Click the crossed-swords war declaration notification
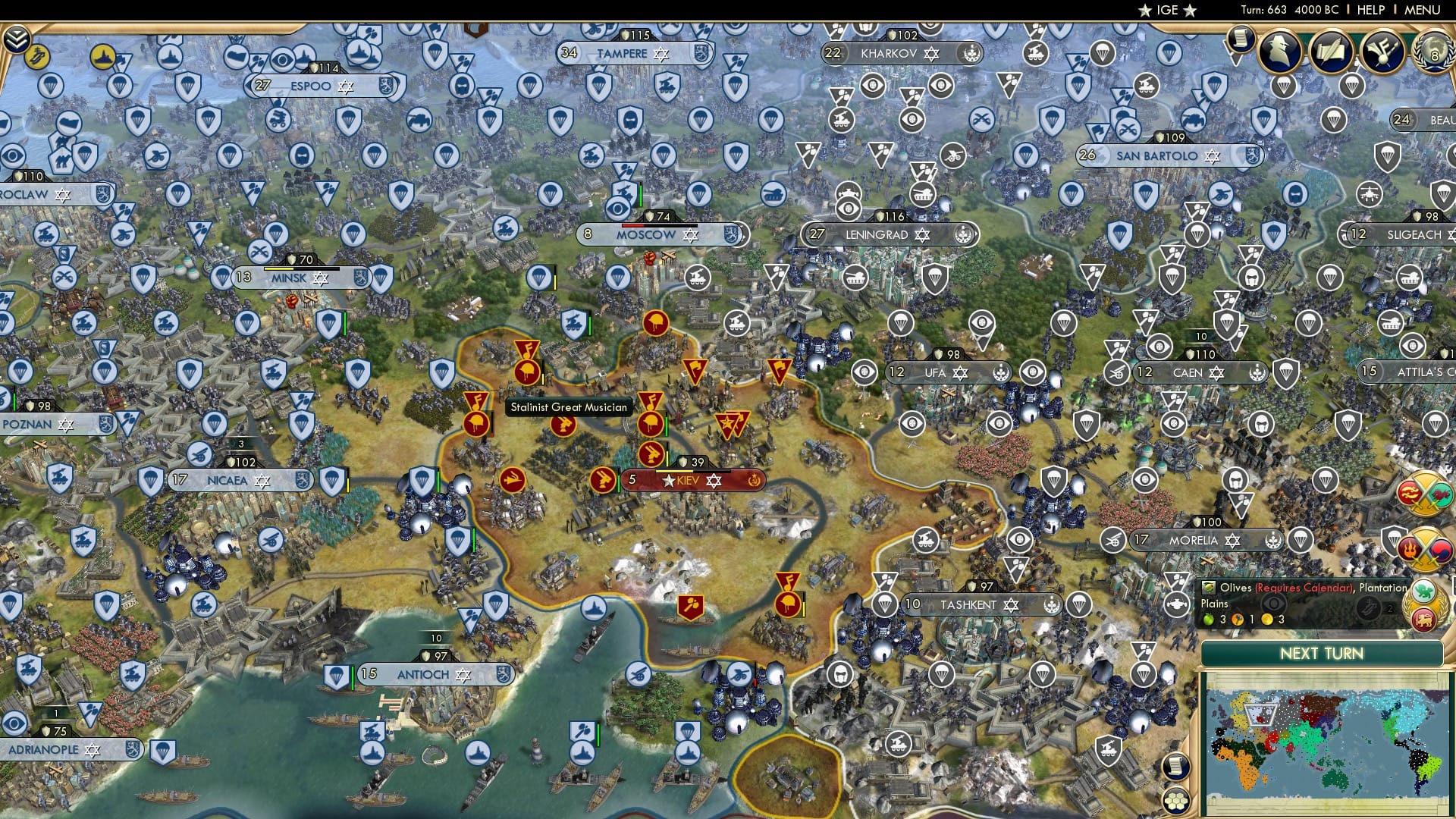The image size is (1456, 819). (1428, 493)
